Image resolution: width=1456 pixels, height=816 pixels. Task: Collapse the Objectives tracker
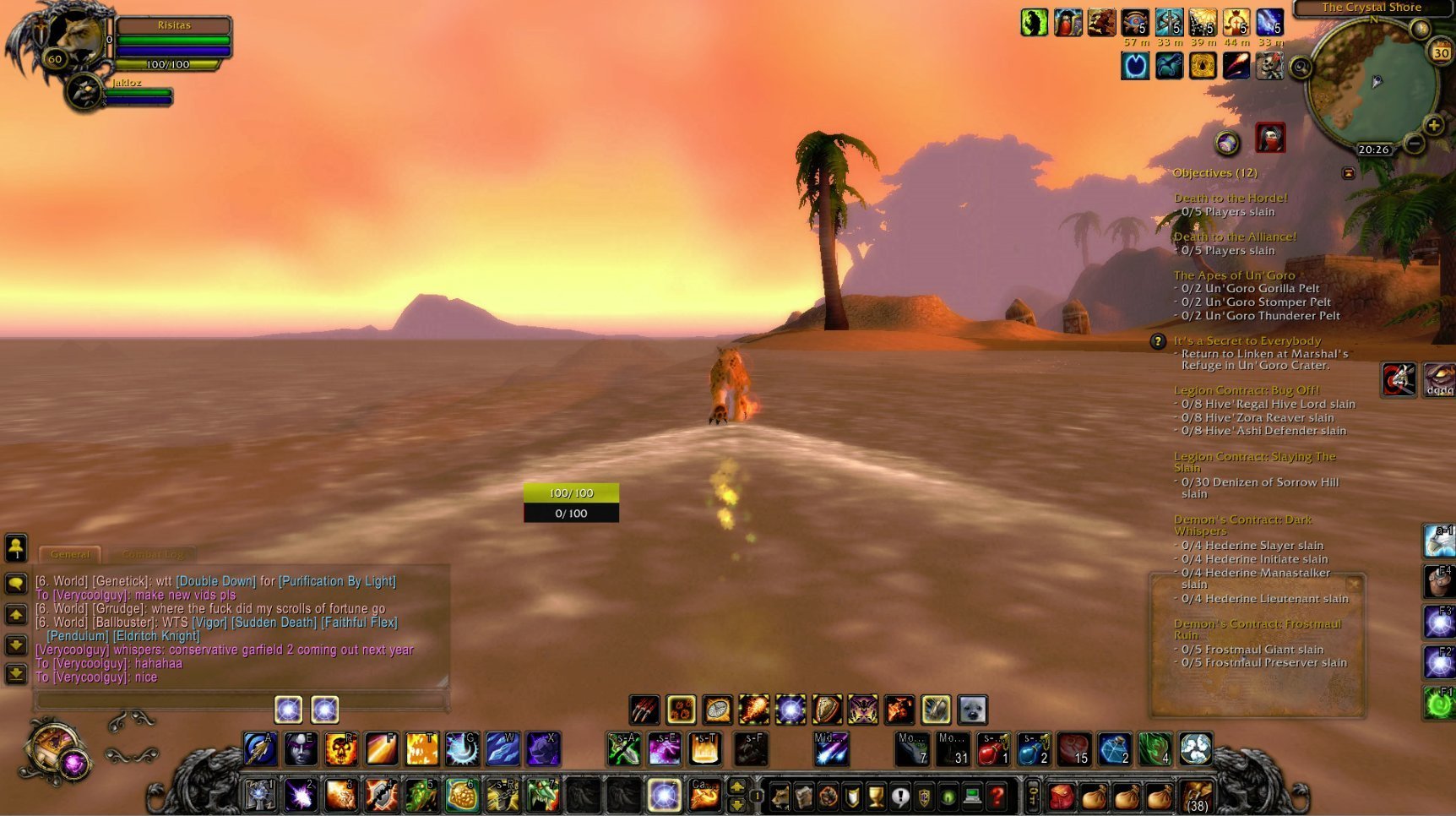coord(1348,173)
